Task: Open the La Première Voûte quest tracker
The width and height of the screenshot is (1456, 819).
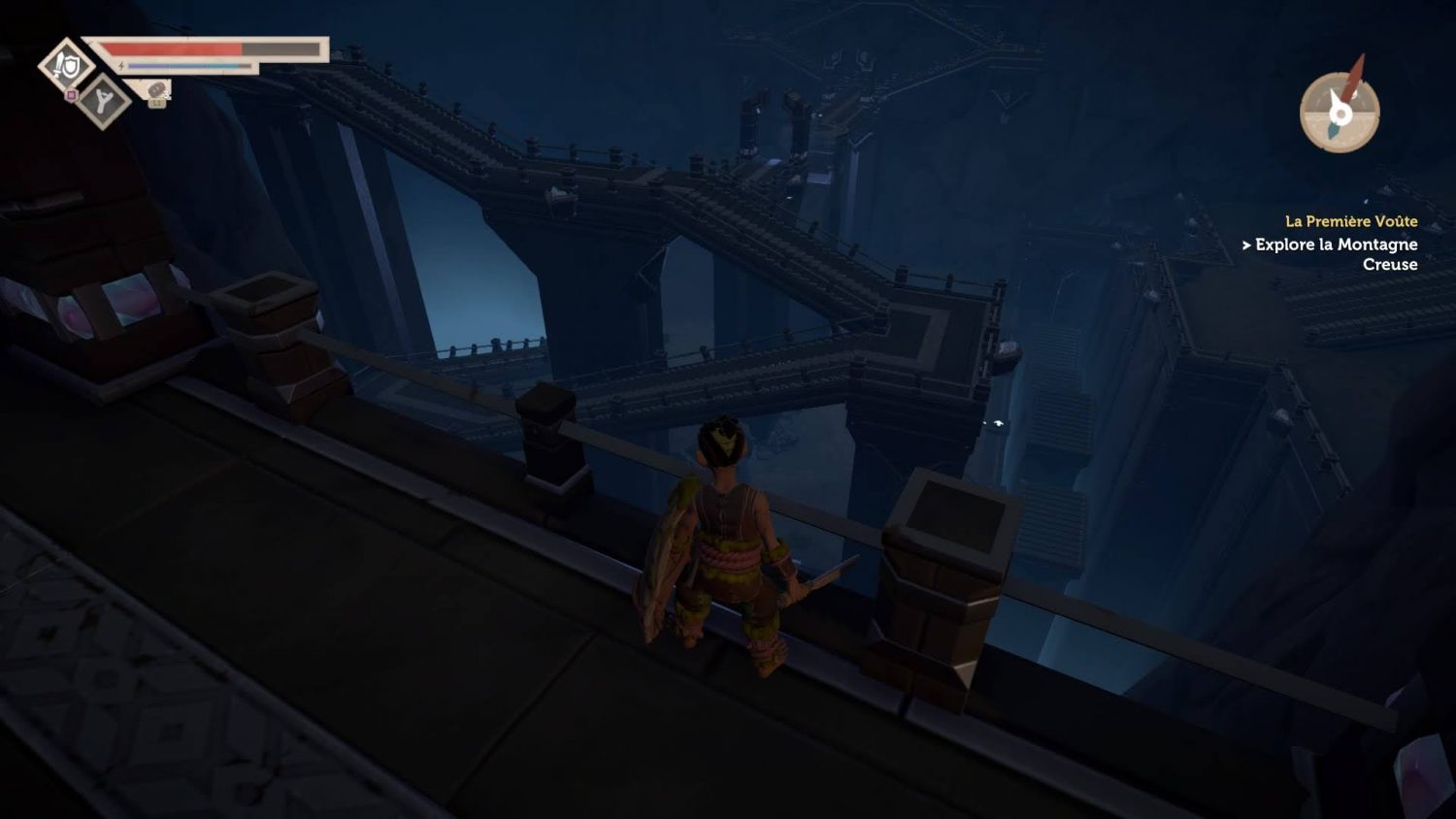Action: click(1350, 221)
